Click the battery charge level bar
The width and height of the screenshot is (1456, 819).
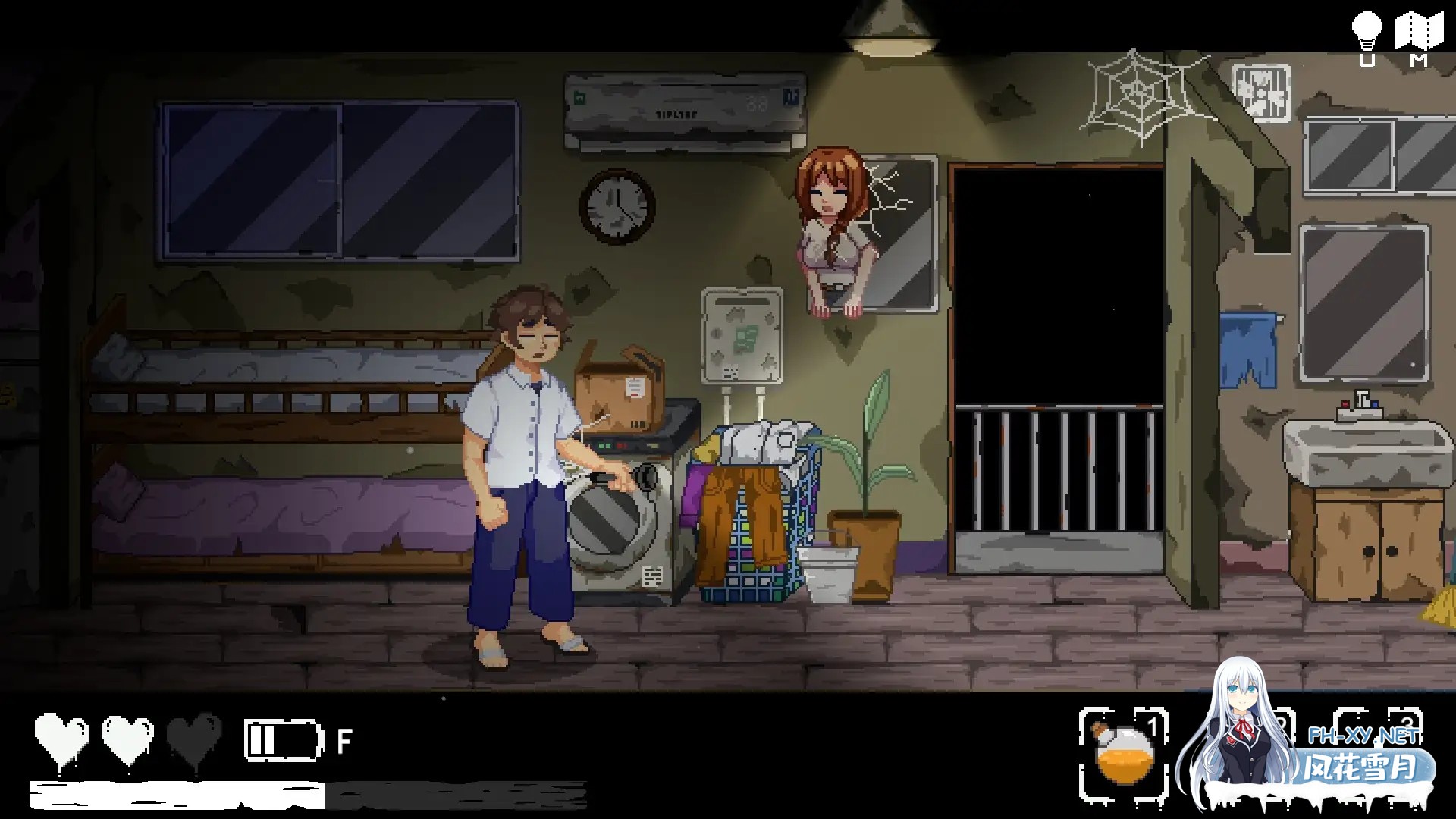tap(261, 739)
